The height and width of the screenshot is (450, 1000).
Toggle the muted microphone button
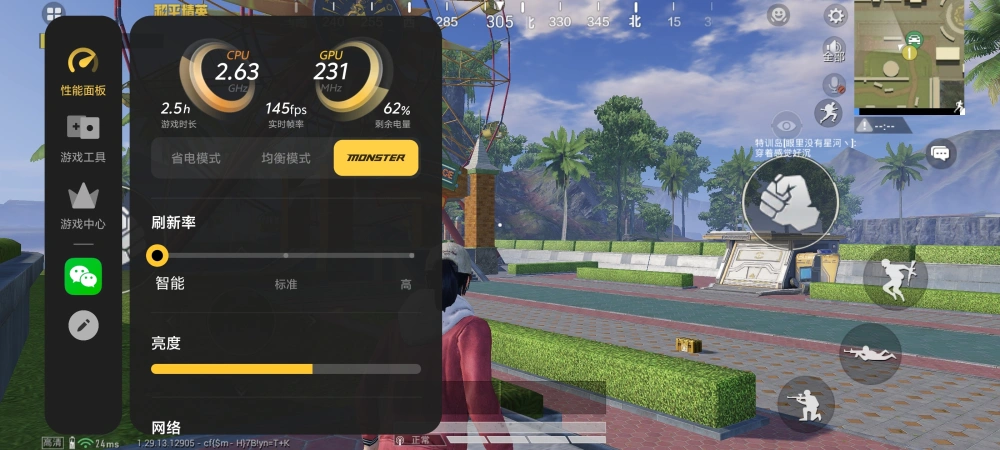pyautogui.click(x=833, y=83)
